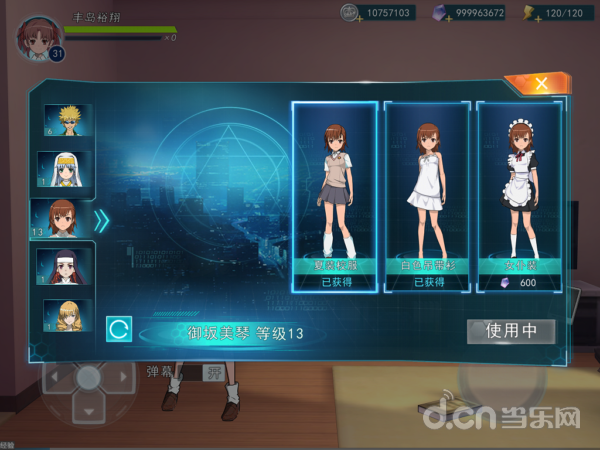Click the double chevron arrow beside portraits
600x450 pixels.
click(x=101, y=220)
